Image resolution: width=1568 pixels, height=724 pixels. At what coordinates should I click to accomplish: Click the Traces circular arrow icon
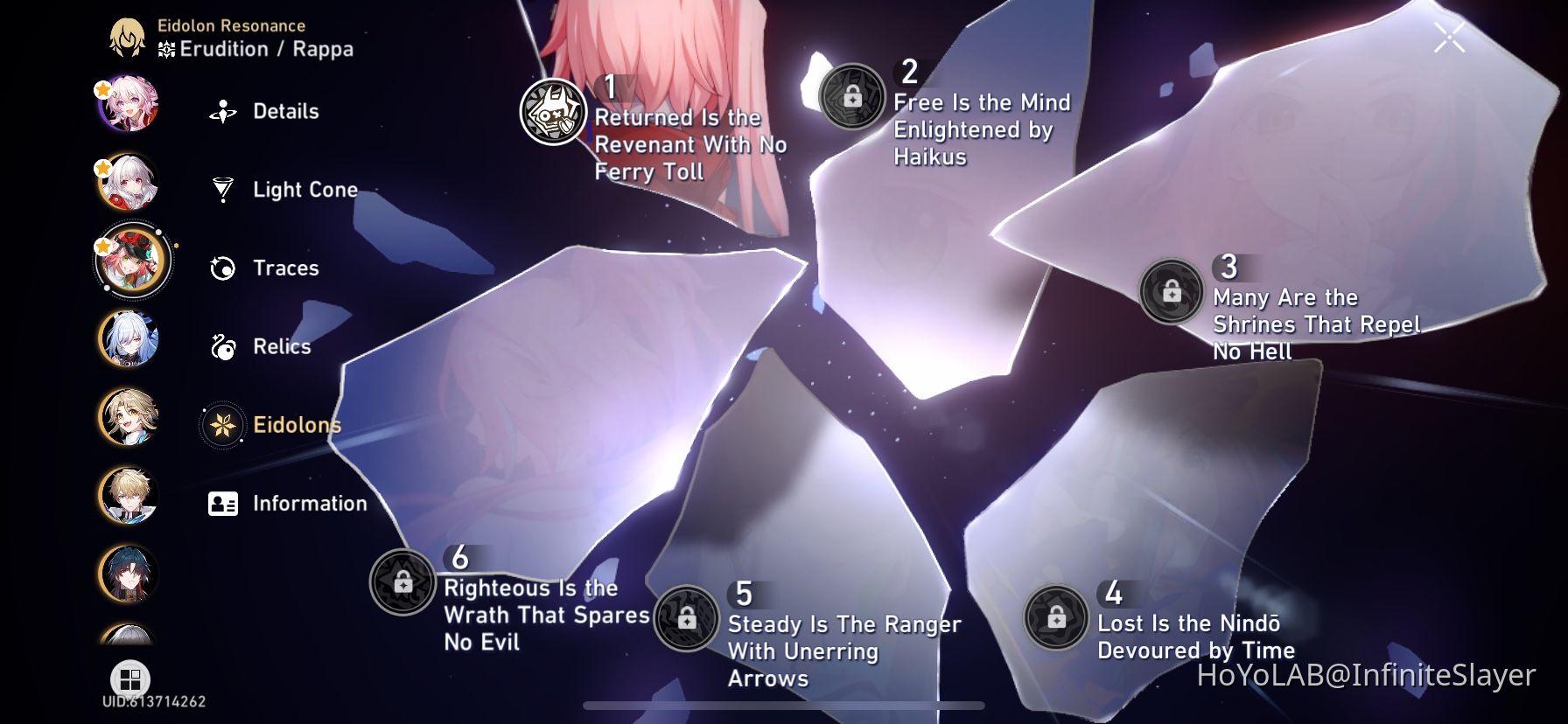(x=224, y=268)
